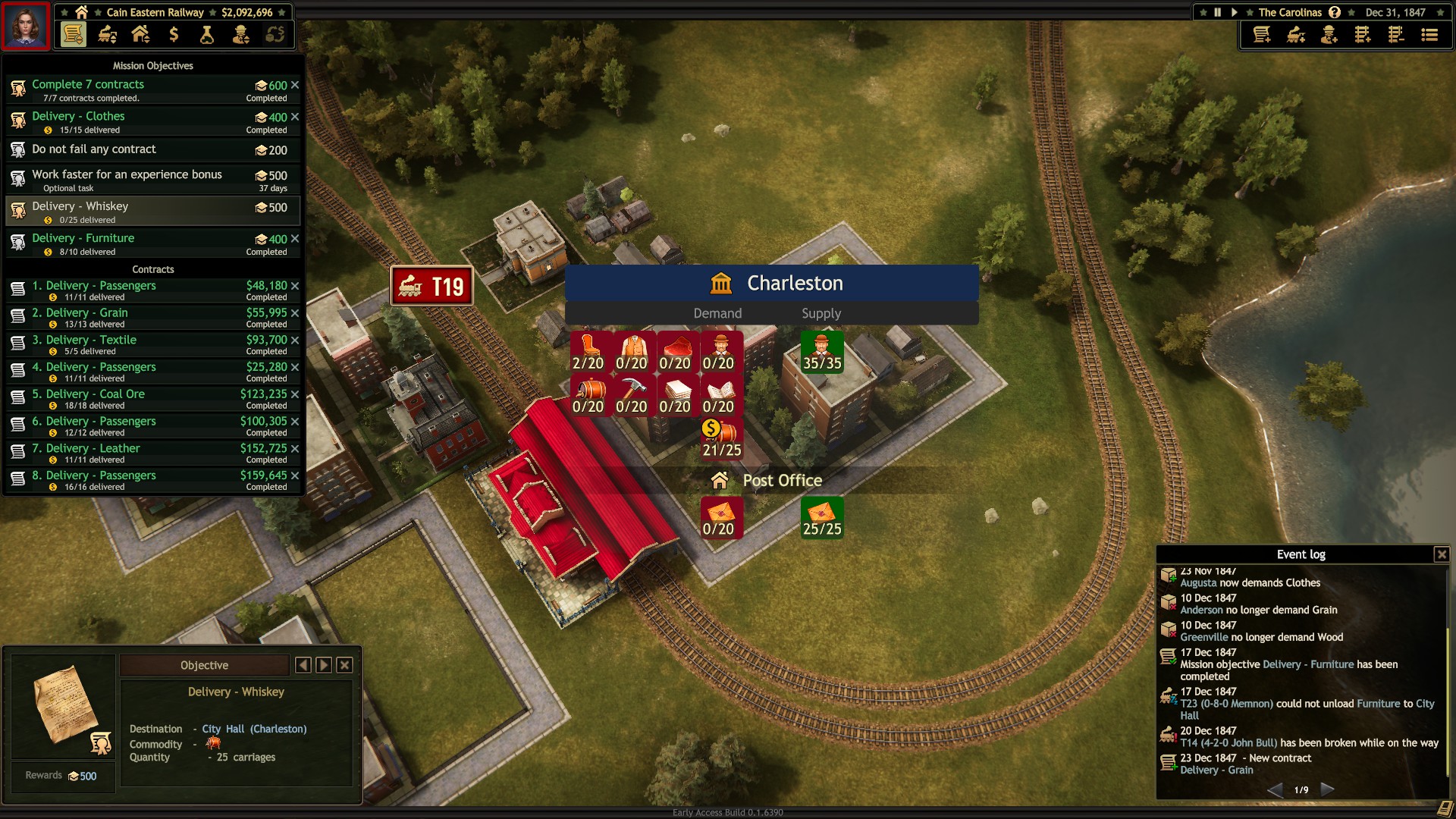Open the help question mark

(1335, 12)
